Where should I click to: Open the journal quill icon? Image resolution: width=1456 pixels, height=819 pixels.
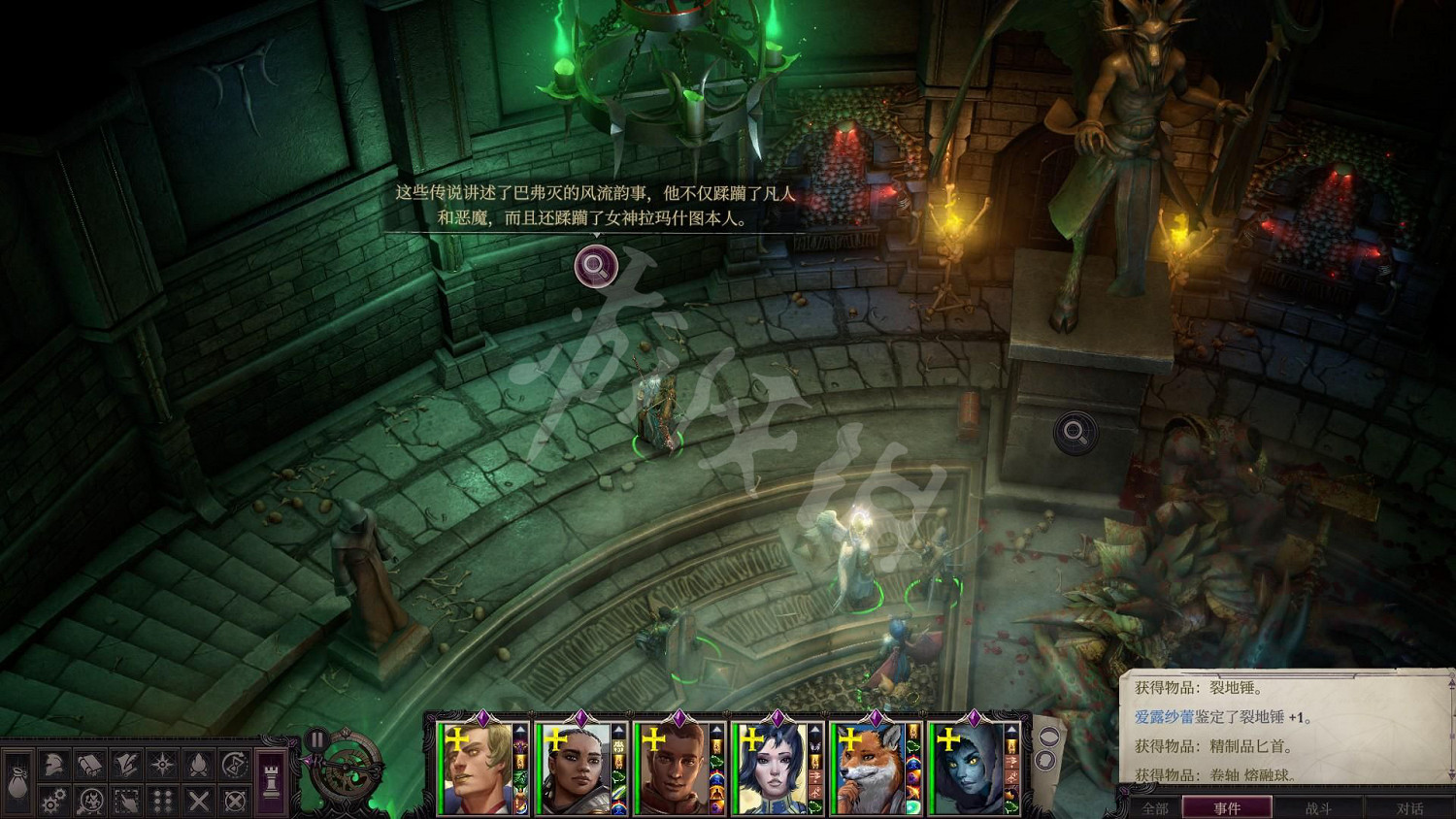click(126, 766)
